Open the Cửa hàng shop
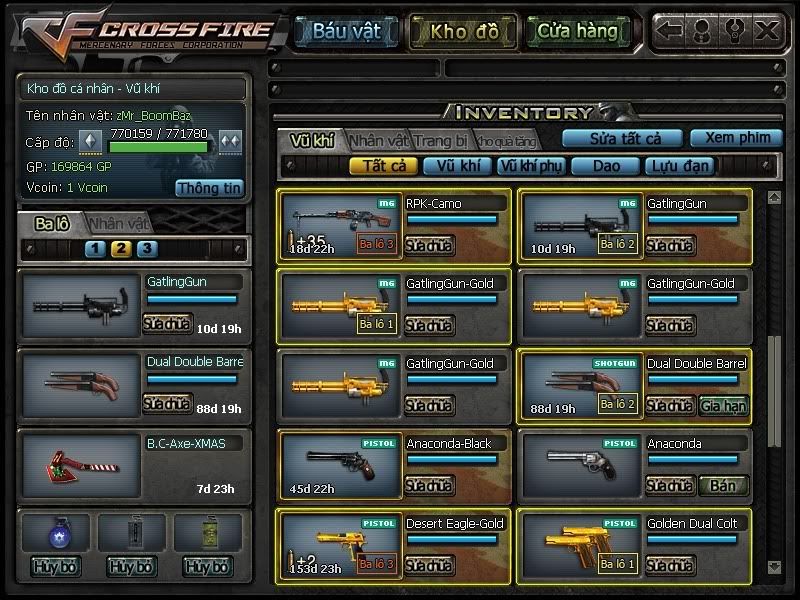 point(577,31)
